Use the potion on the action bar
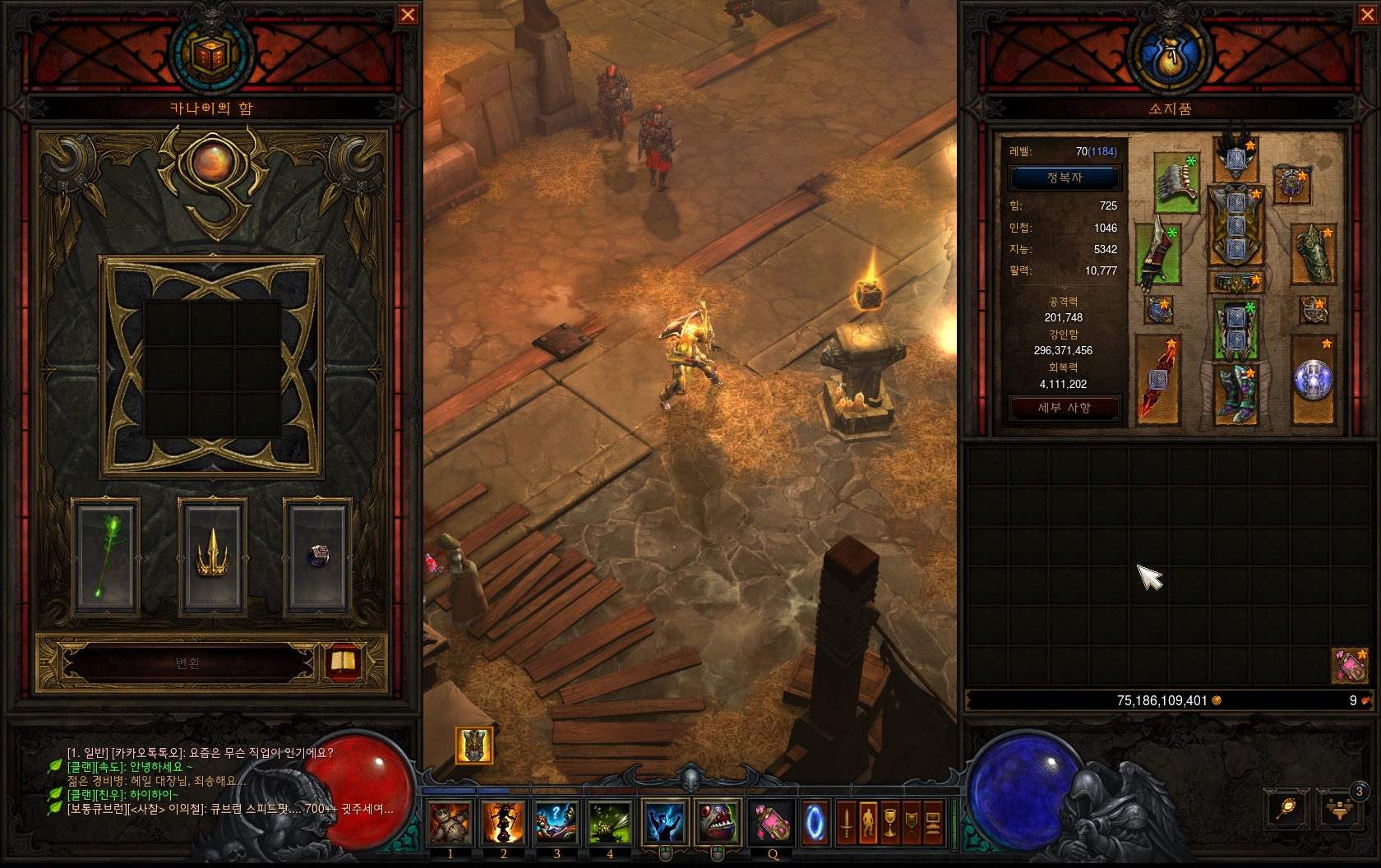The height and width of the screenshot is (868, 1381). 772,822
